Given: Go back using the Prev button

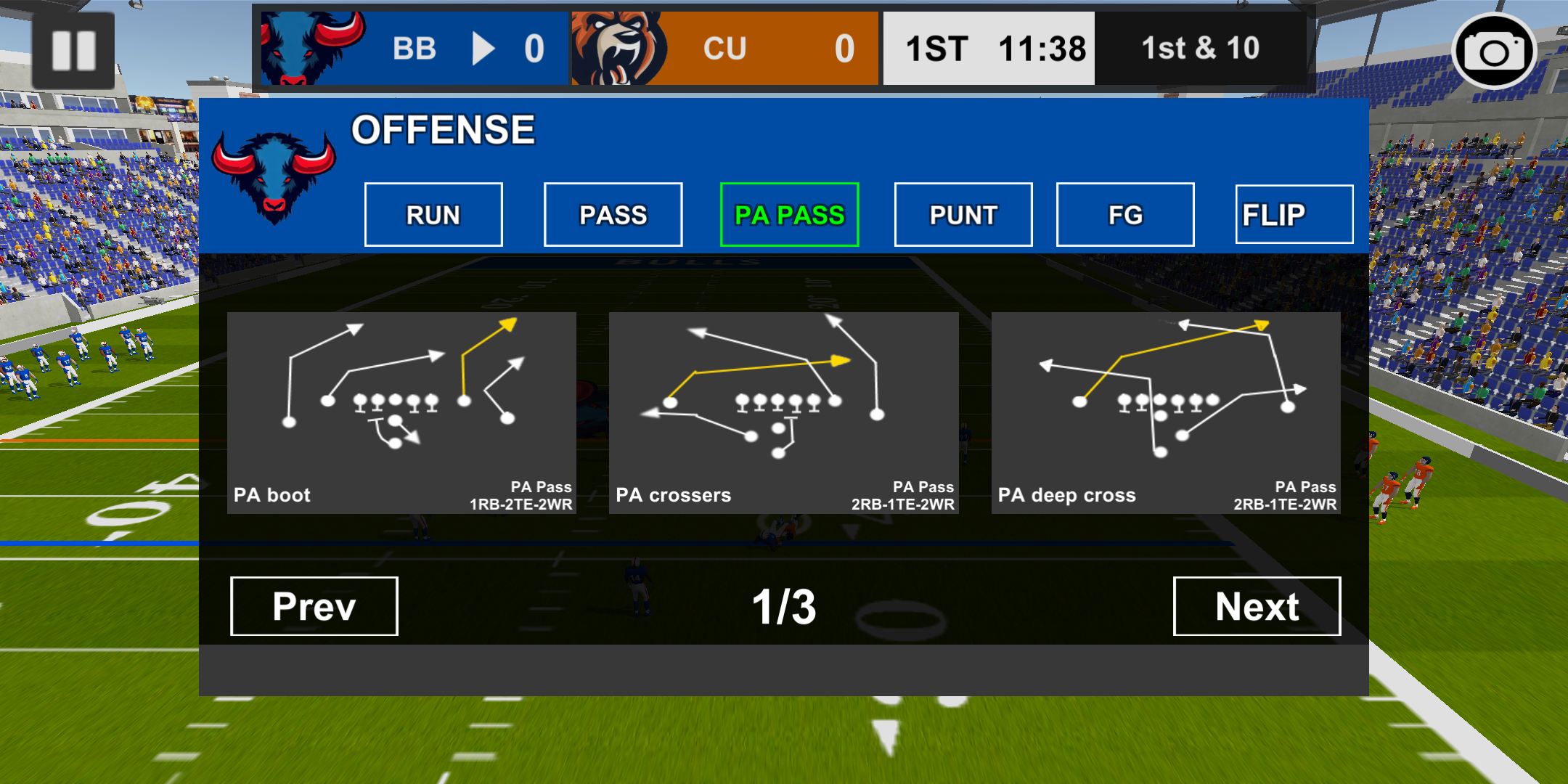Looking at the screenshot, I should [314, 606].
